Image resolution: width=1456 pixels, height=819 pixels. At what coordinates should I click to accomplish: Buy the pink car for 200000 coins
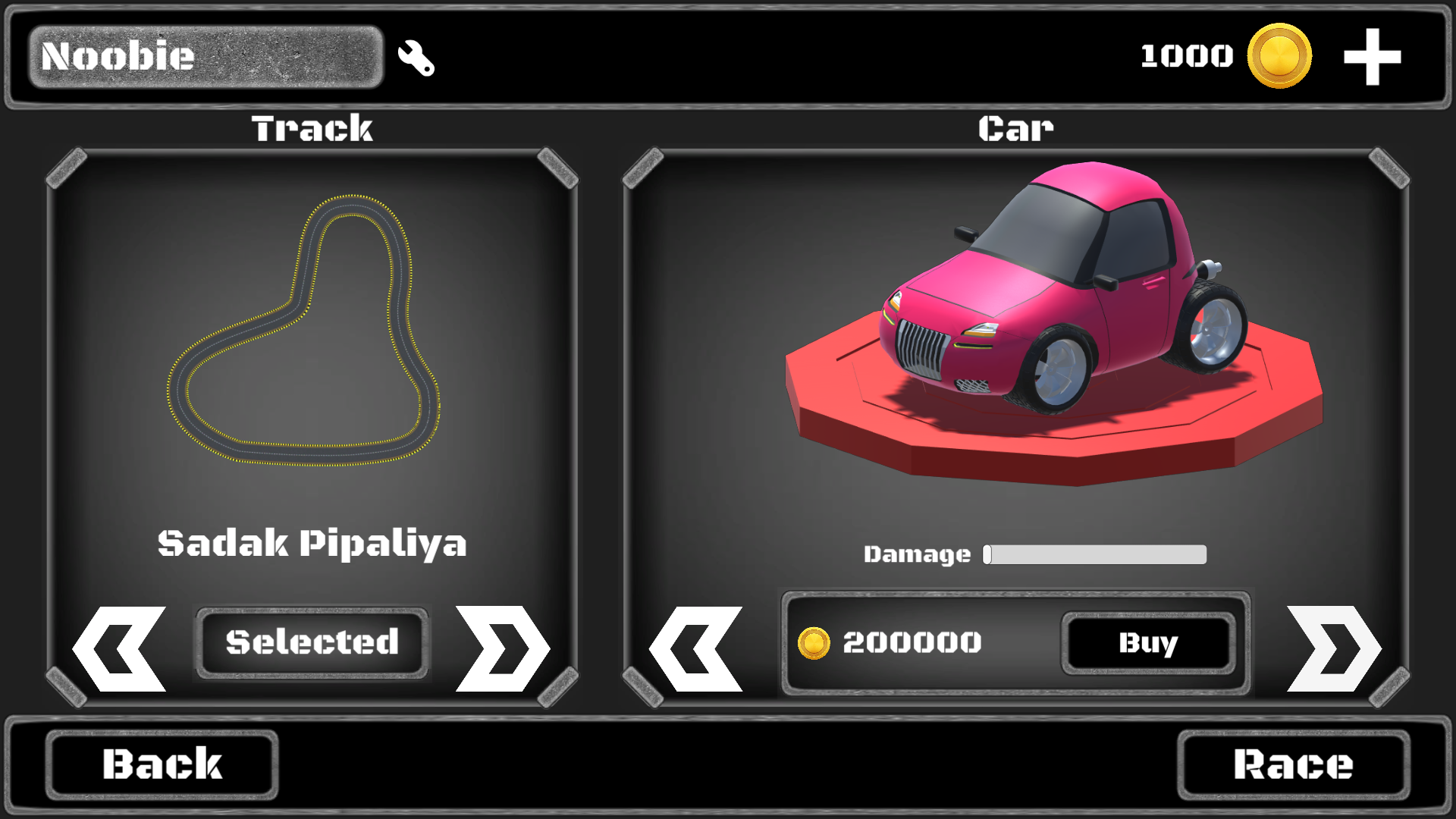[1147, 644]
